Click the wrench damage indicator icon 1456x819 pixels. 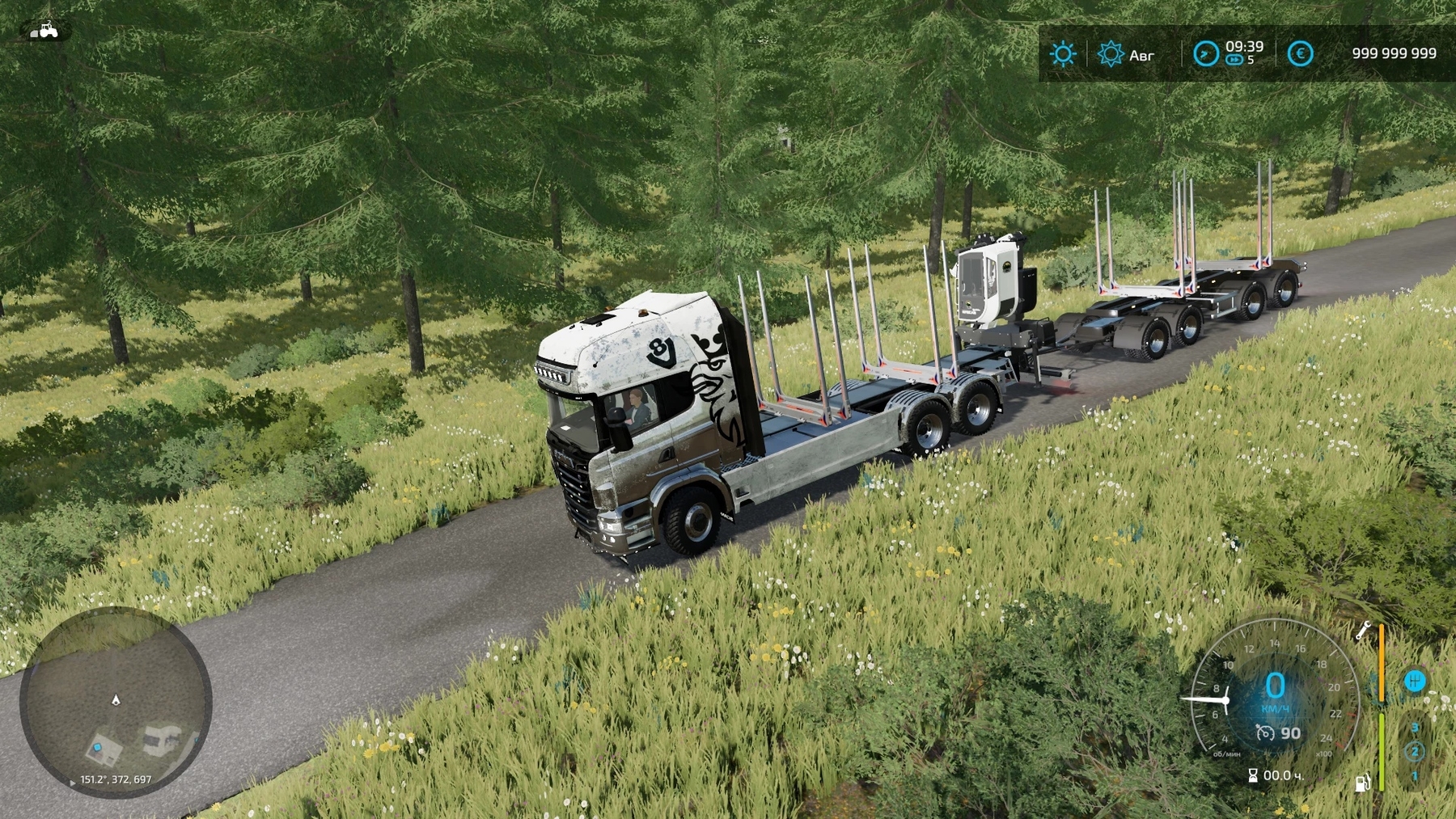pyautogui.click(x=1363, y=631)
